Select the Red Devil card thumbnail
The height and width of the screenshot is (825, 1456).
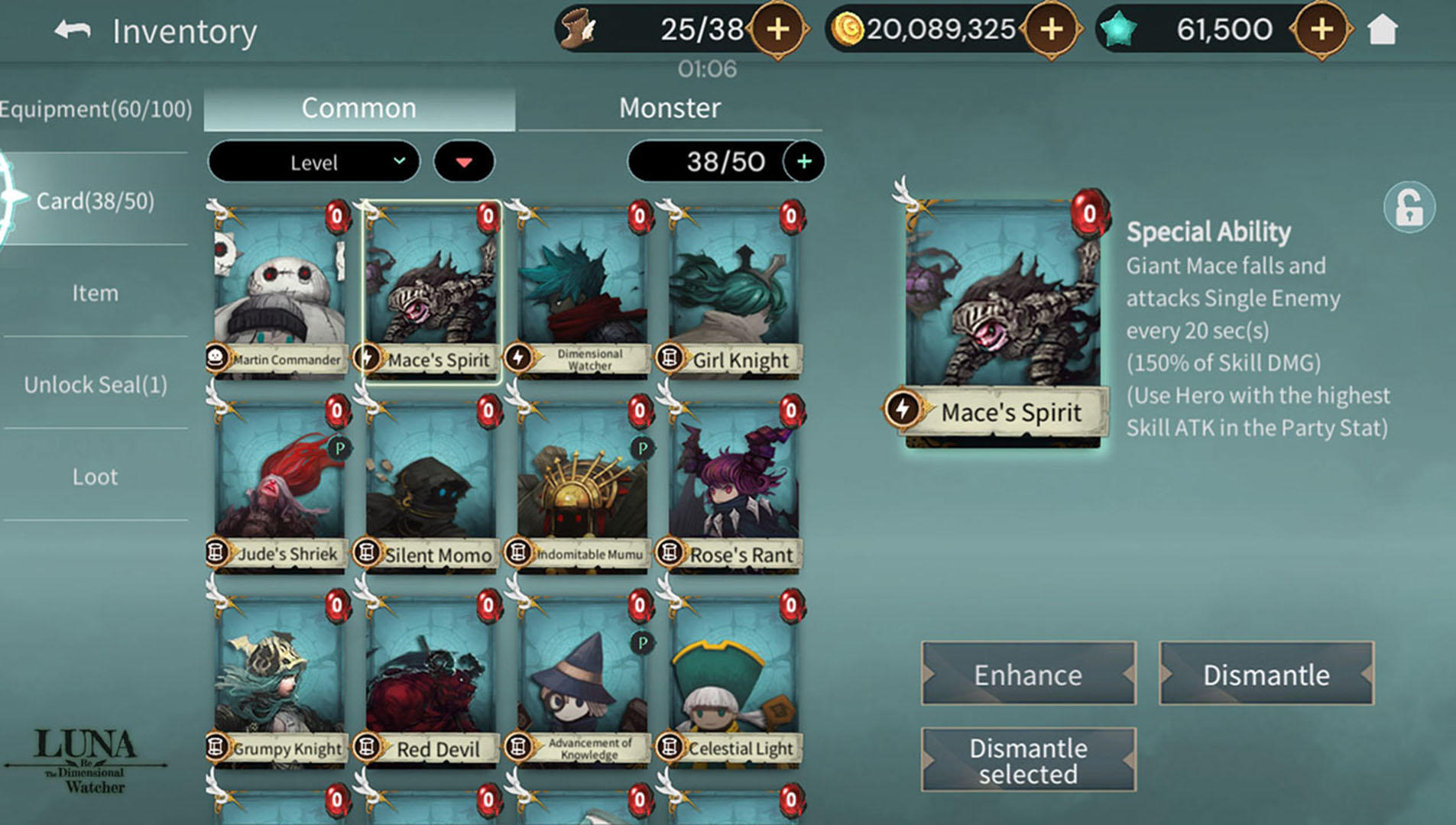pyautogui.click(x=429, y=680)
